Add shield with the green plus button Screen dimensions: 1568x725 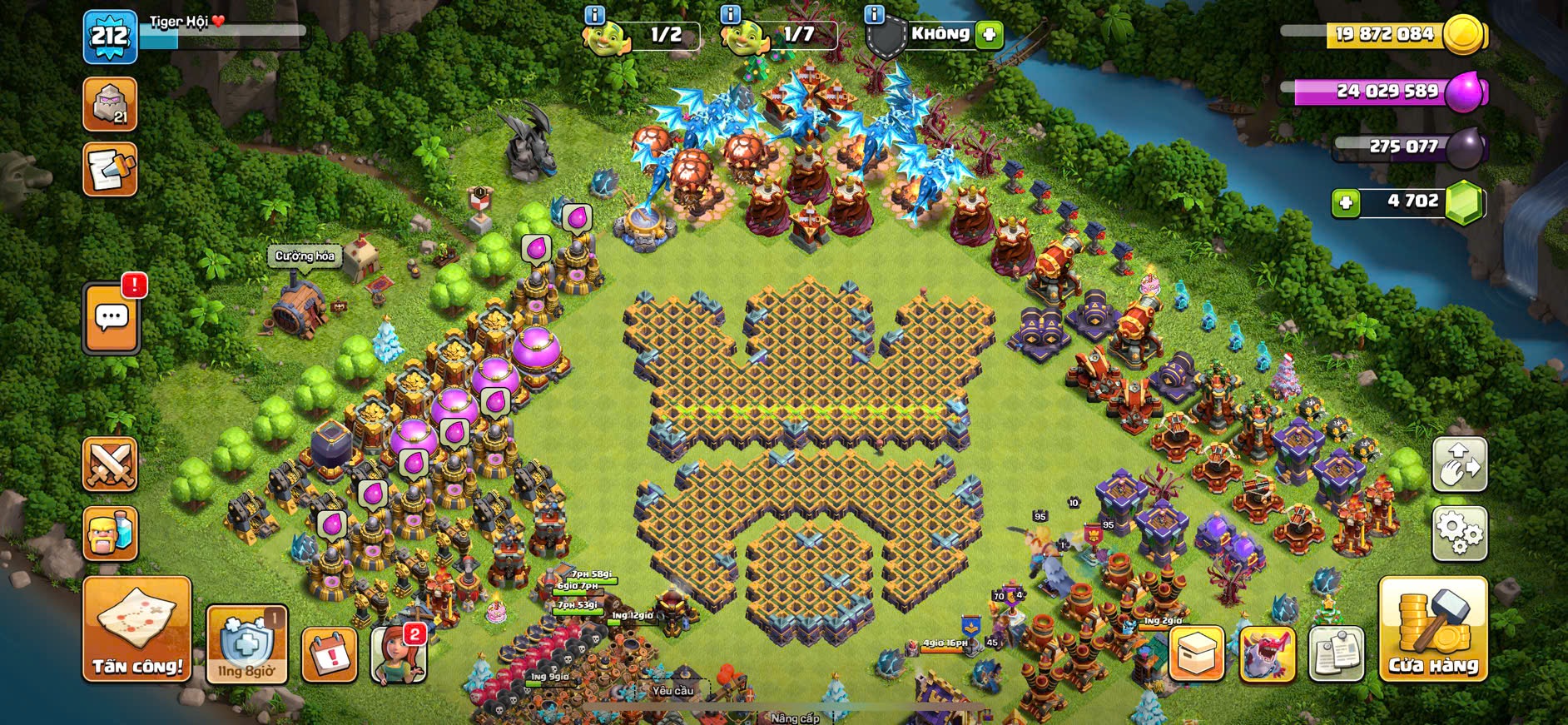tap(989, 35)
